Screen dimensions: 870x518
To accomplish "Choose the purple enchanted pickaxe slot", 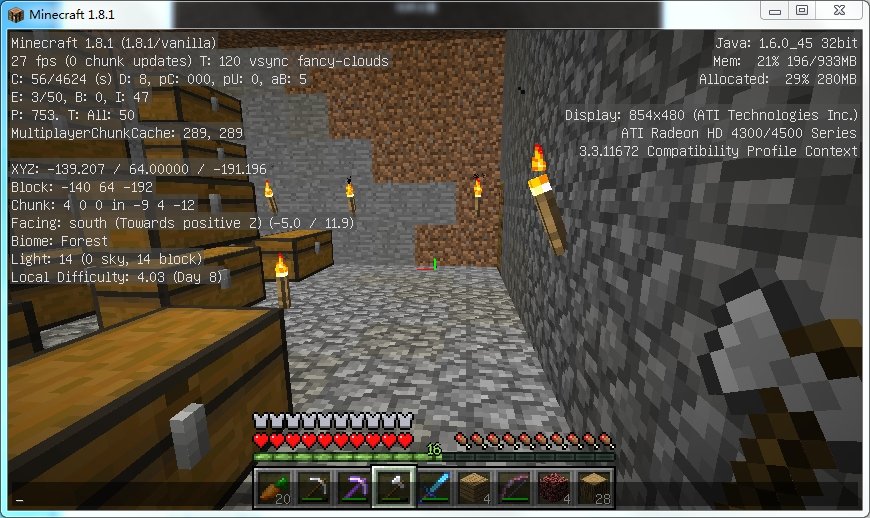I will pos(353,487).
